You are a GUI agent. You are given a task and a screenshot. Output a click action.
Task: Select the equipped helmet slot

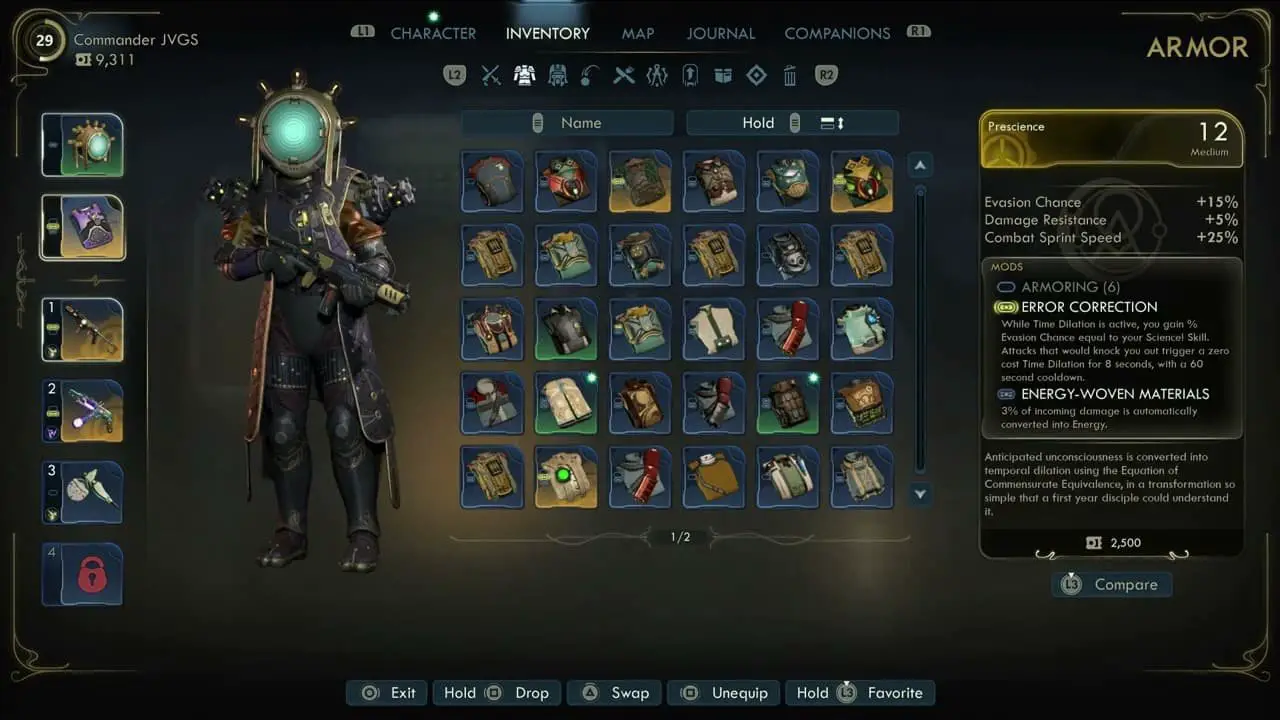(82, 145)
